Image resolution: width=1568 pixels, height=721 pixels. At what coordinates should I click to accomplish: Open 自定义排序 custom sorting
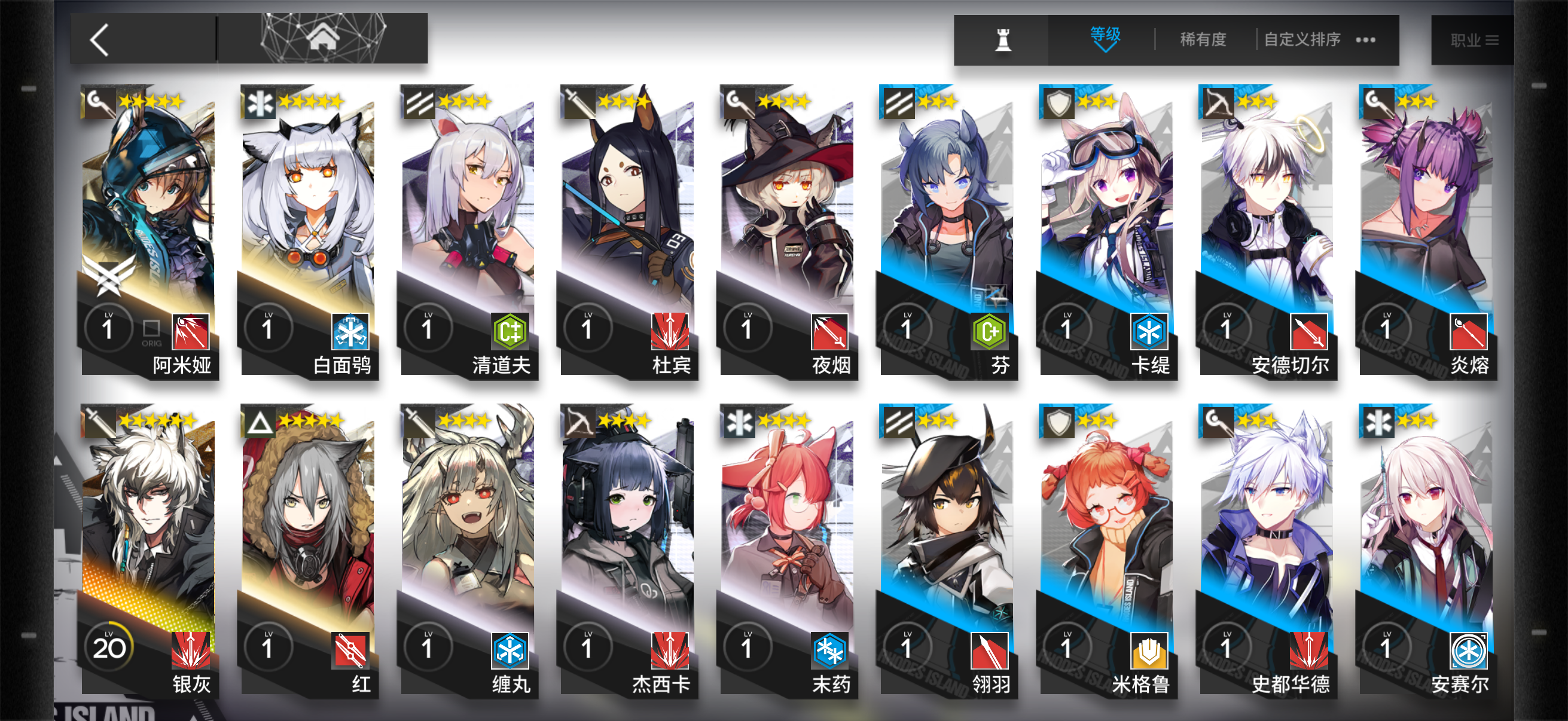pyautogui.click(x=1300, y=39)
